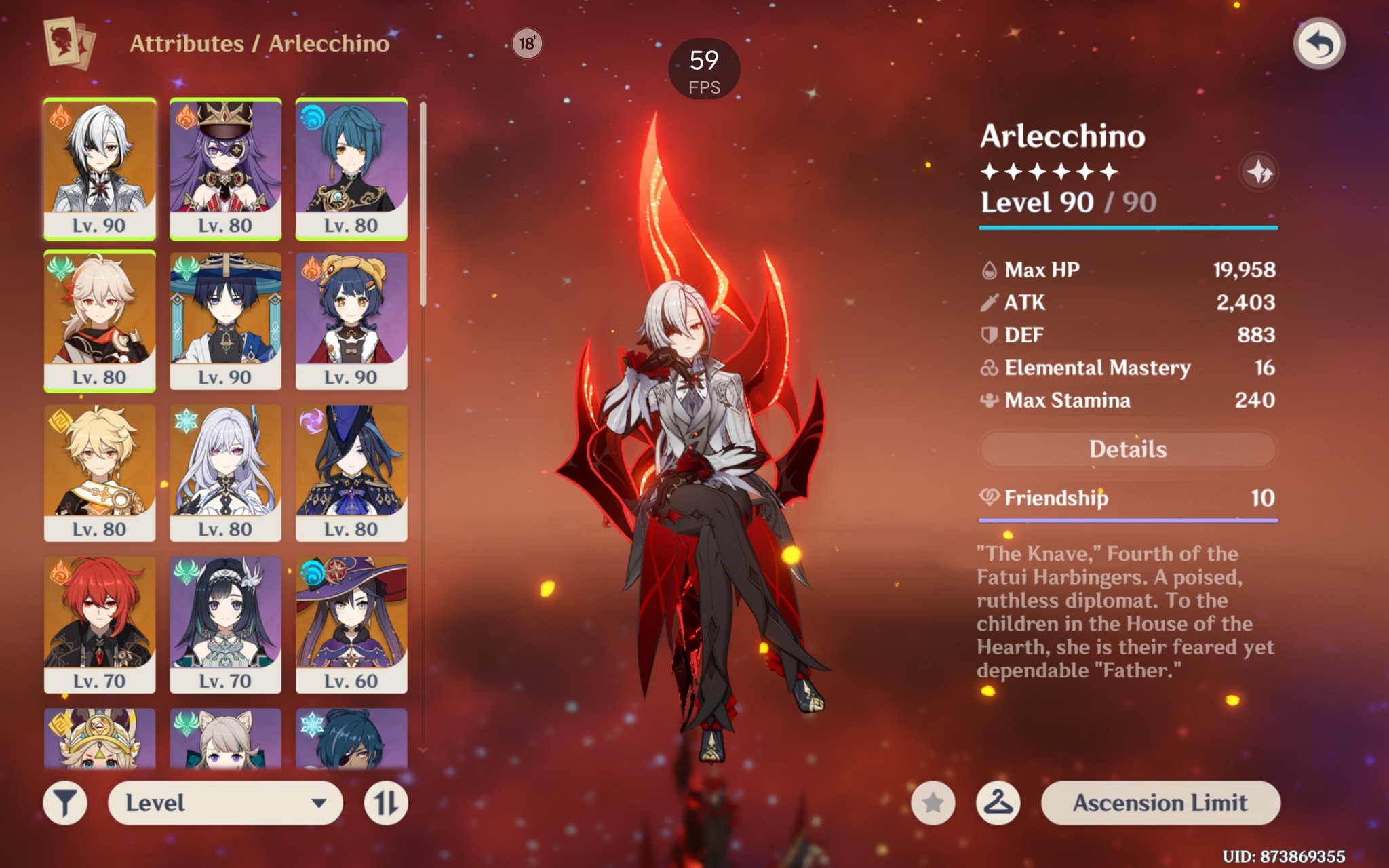Select Arlecchino's Lv. 90 portrait
The height and width of the screenshot is (868, 1389).
pos(100,168)
